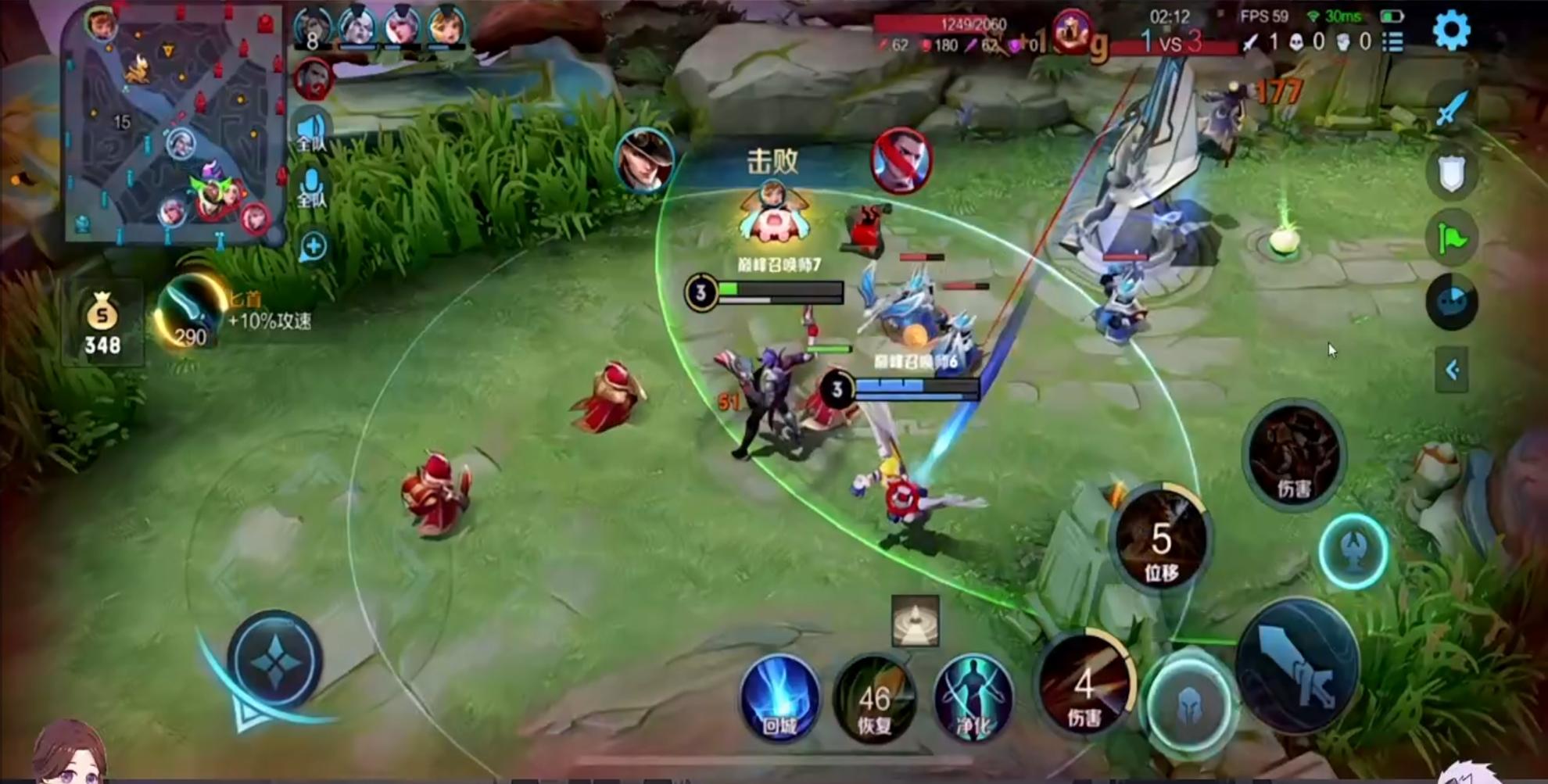This screenshot has height=784, width=1548.
Task: Send the shield retreat signal
Action: 1451,173
